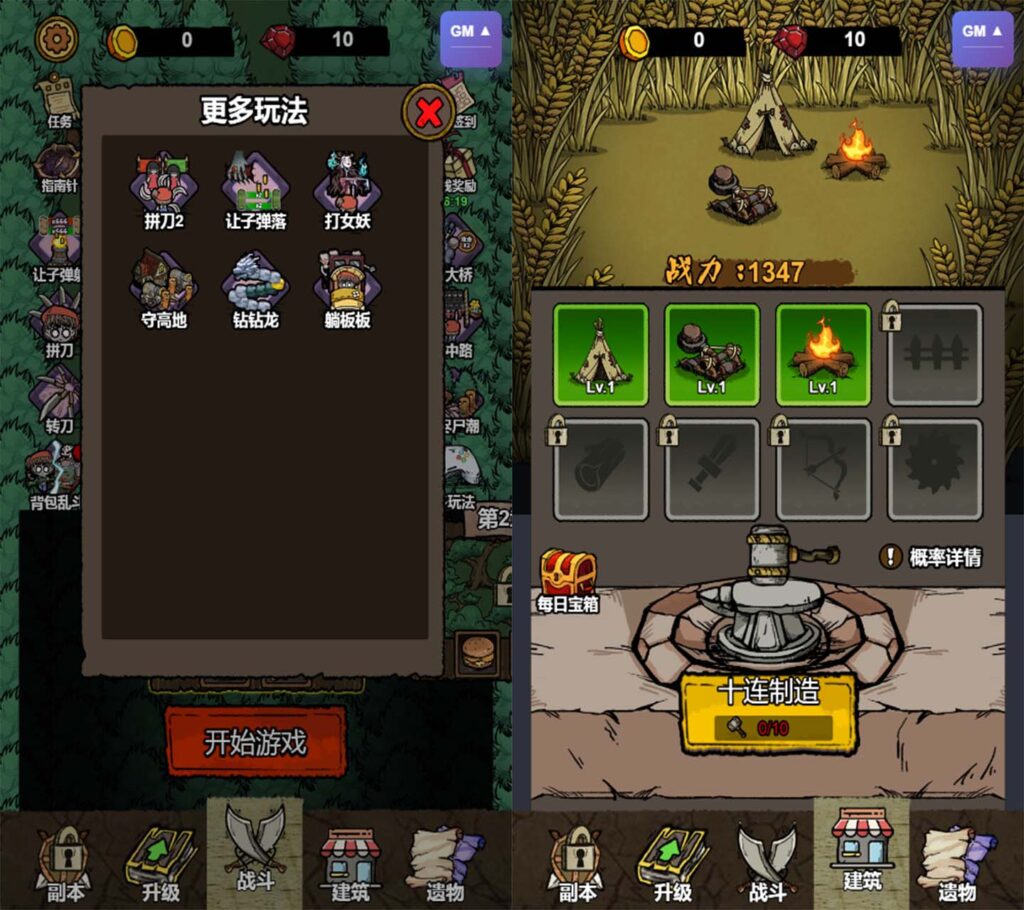1024x910 pixels.
Task: Click the locked bow building slot
Action: click(x=823, y=469)
